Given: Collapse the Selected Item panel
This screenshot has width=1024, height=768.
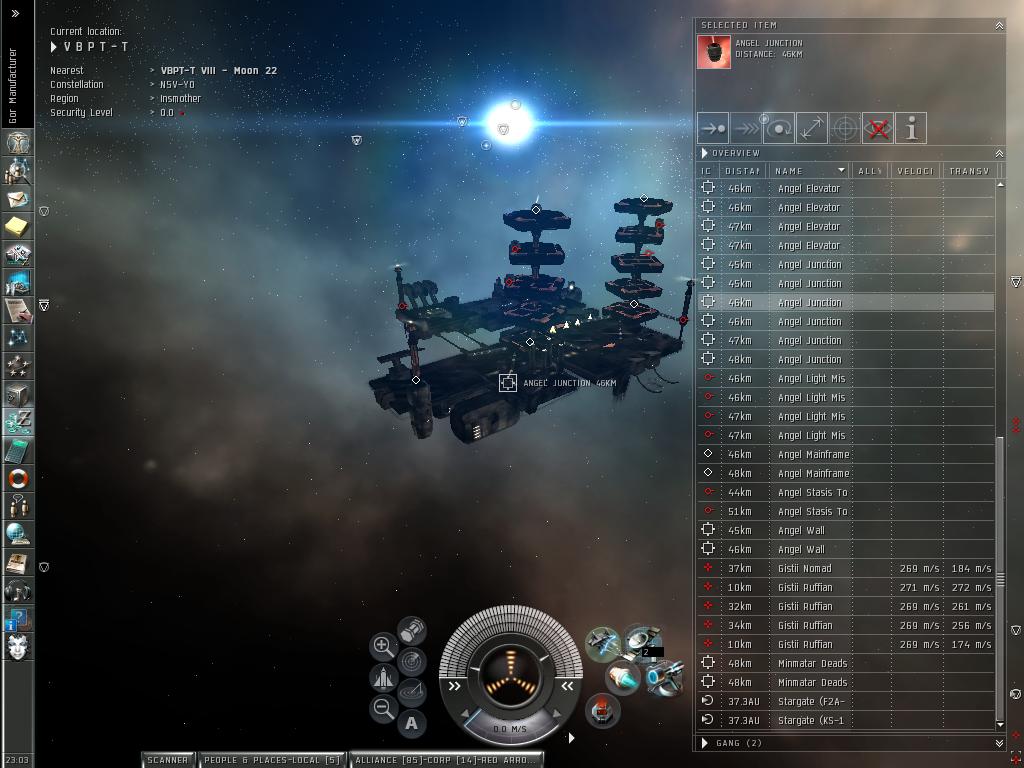Looking at the screenshot, I should point(998,25).
